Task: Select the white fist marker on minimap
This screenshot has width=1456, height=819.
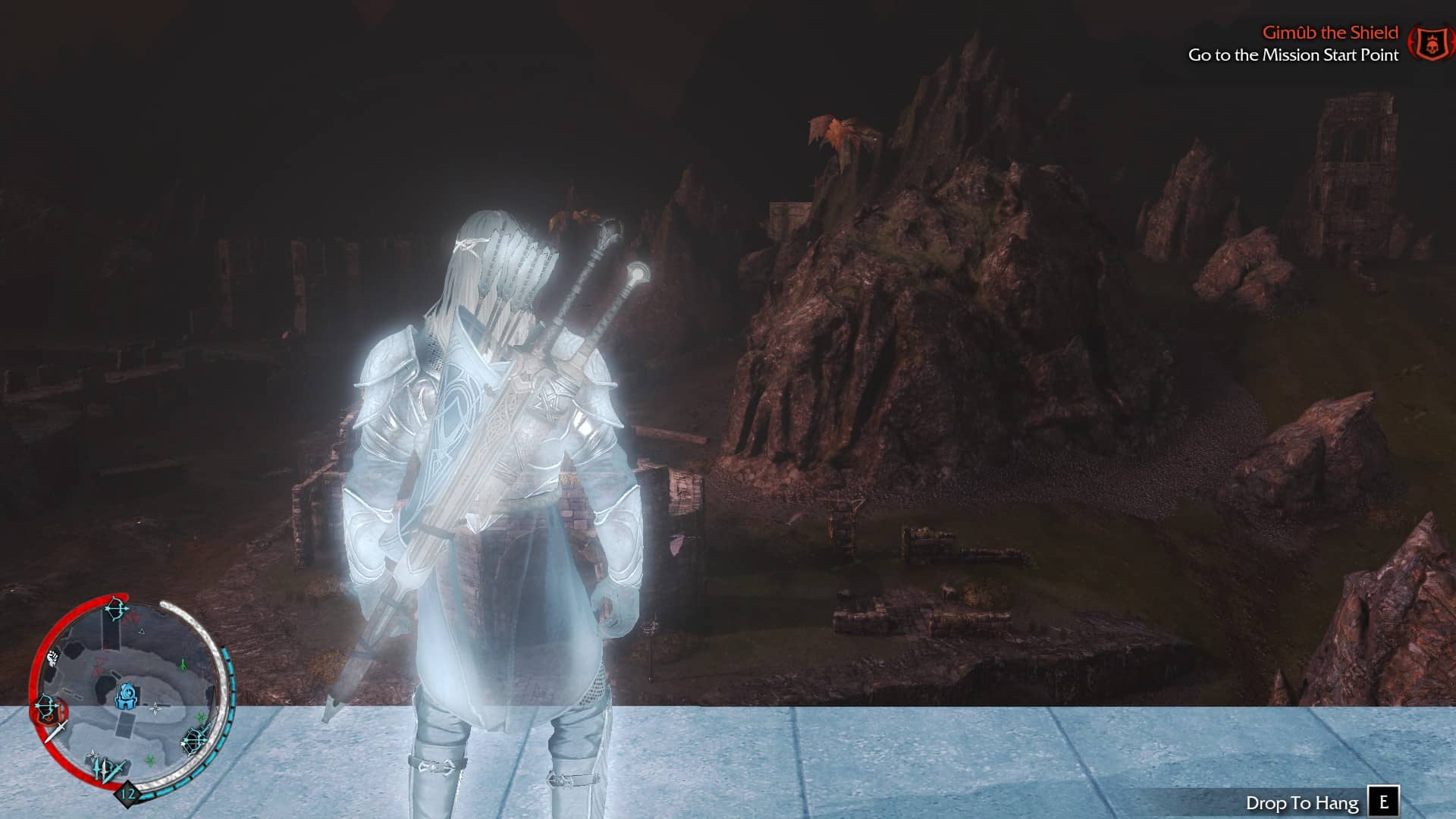Action: pyautogui.click(x=52, y=657)
